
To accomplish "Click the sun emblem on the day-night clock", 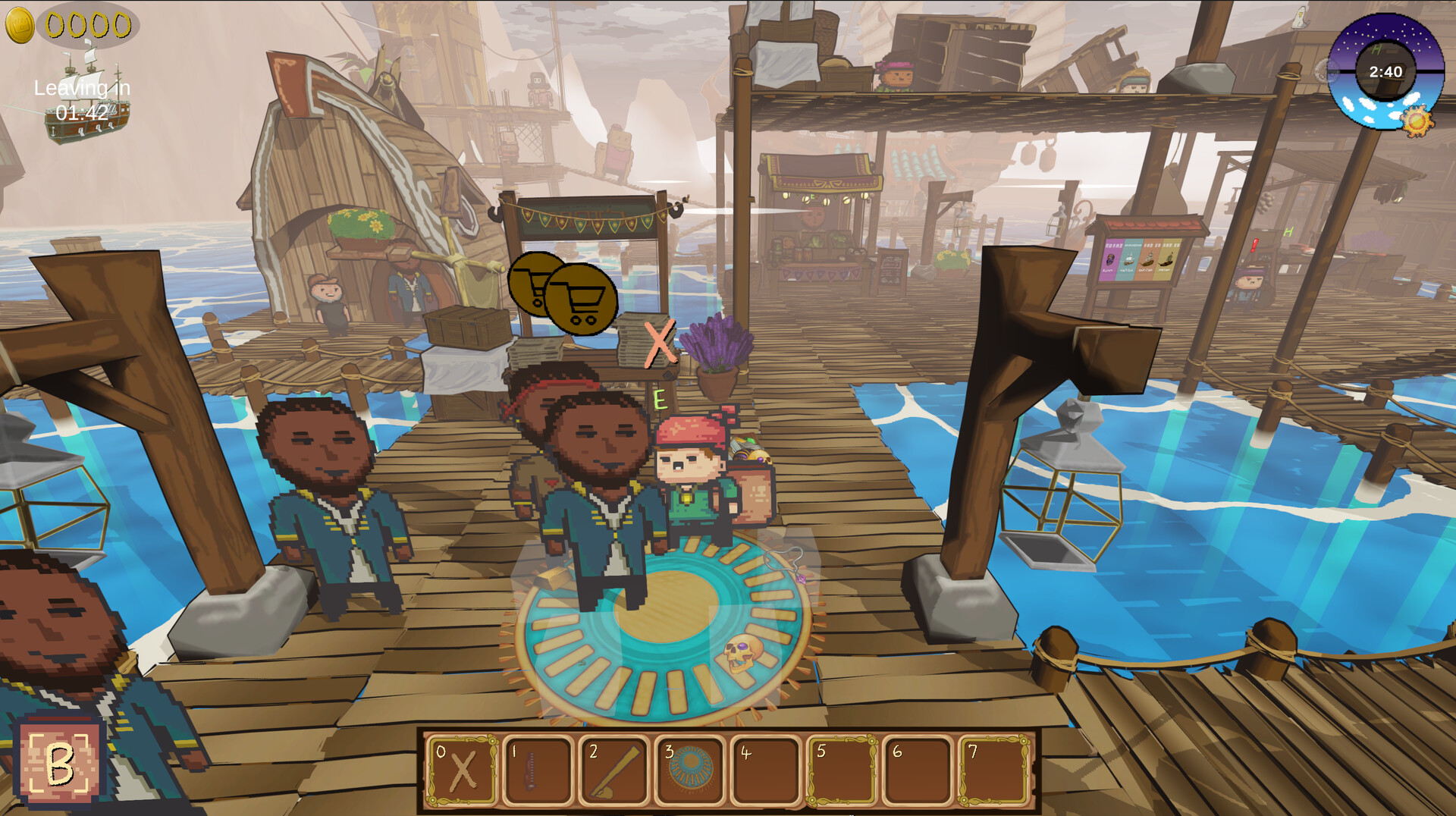I will [x=1415, y=119].
